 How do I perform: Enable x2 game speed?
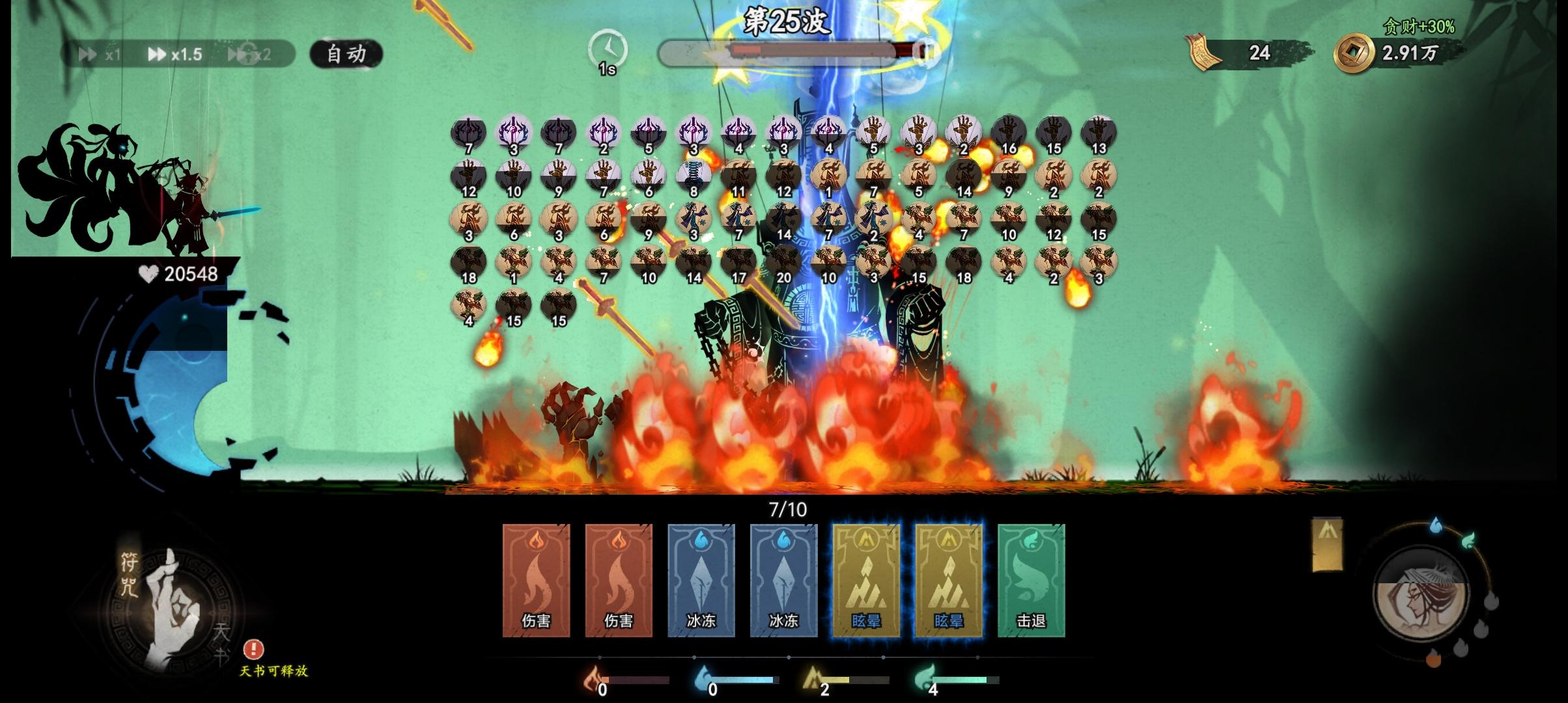249,54
